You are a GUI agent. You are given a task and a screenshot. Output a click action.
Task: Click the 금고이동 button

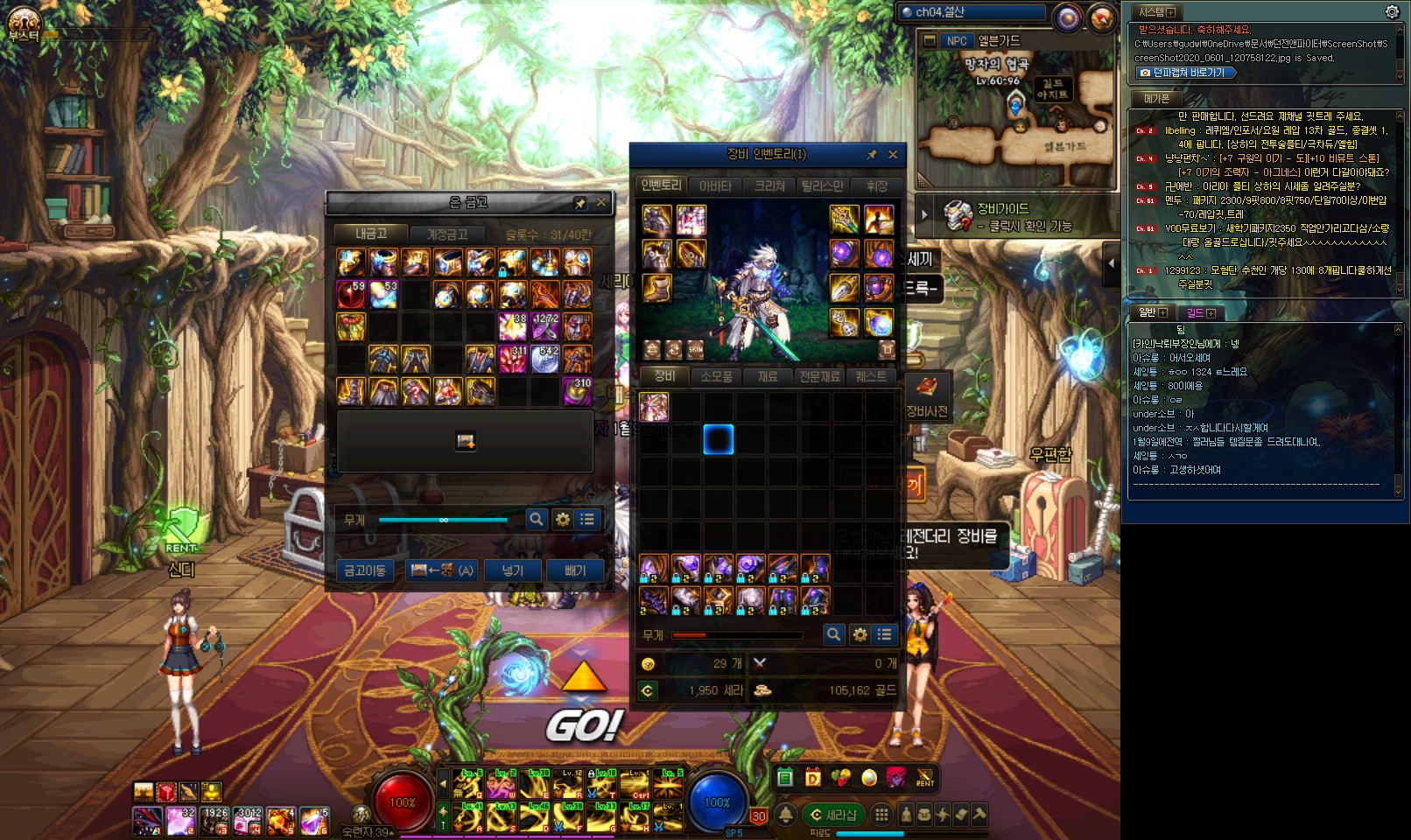[x=365, y=570]
